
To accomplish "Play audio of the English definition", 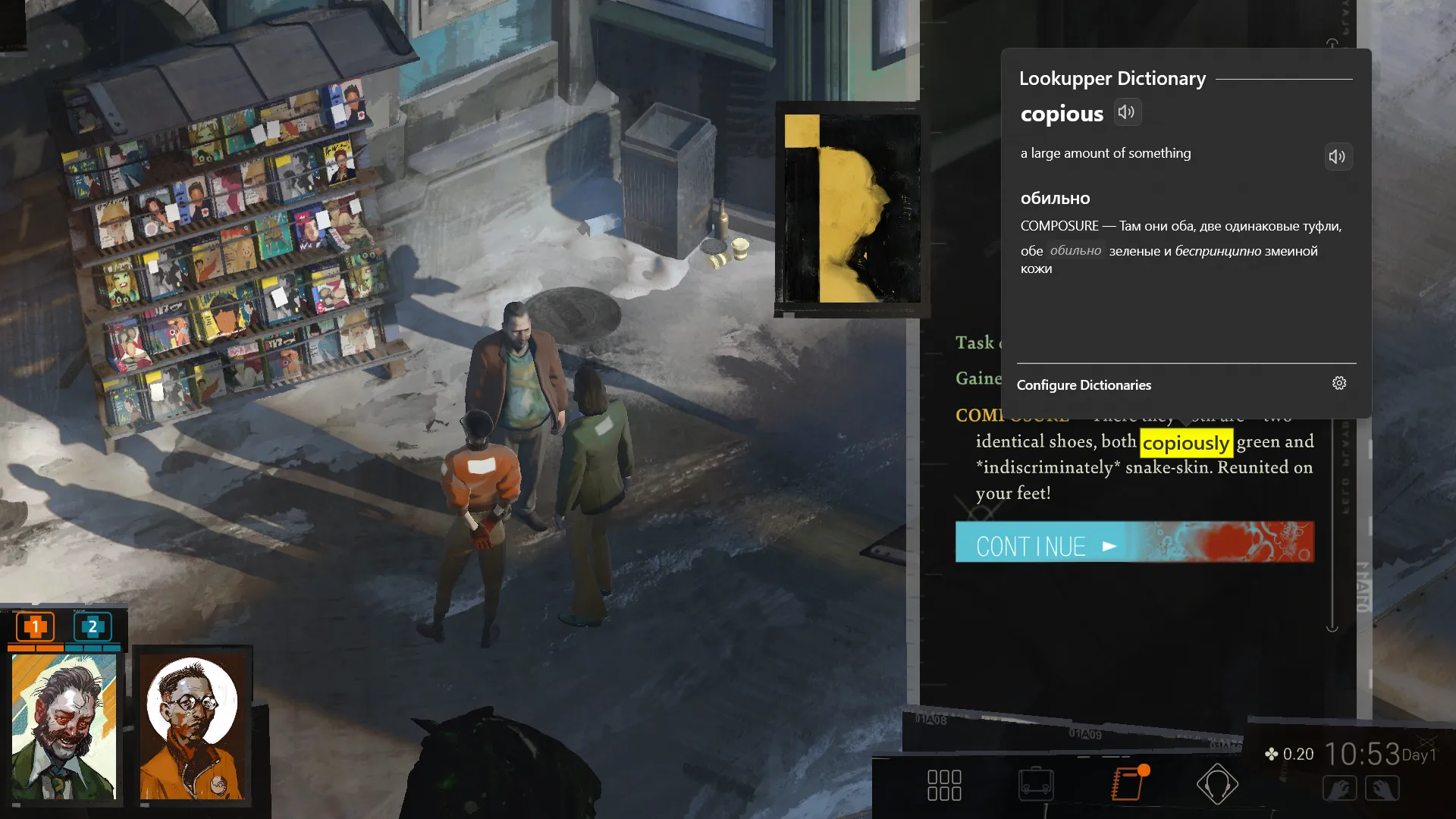I will tap(1338, 156).
